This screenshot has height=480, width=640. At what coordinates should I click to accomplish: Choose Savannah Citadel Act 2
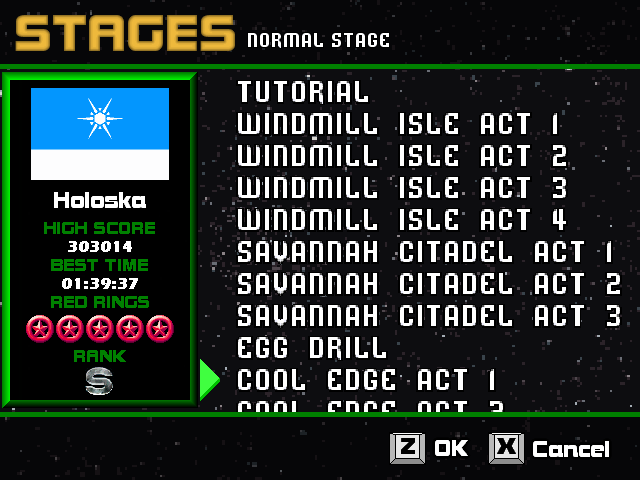pyautogui.click(x=428, y=284)
